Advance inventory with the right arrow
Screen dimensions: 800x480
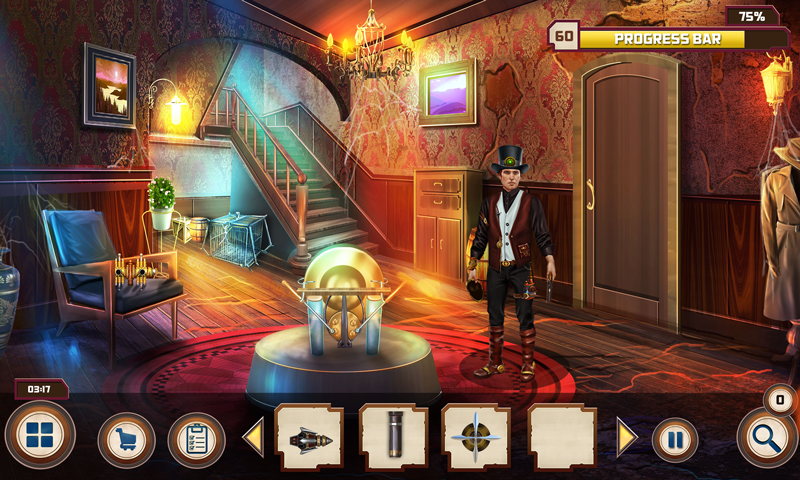click(x=627, y=438)
